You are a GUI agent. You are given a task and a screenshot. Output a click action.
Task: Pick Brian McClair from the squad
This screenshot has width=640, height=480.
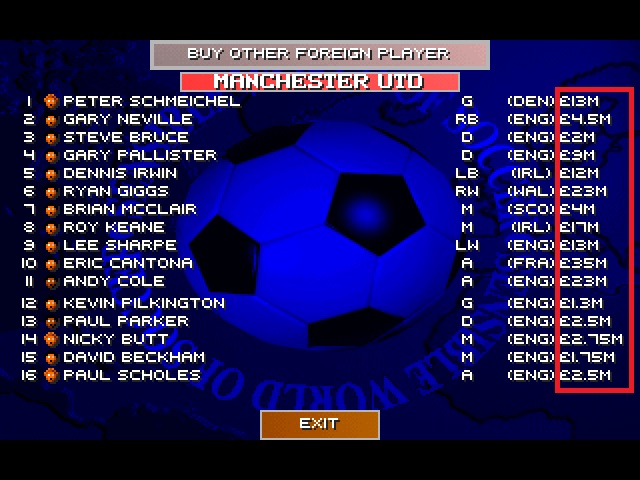coord(130,209)
